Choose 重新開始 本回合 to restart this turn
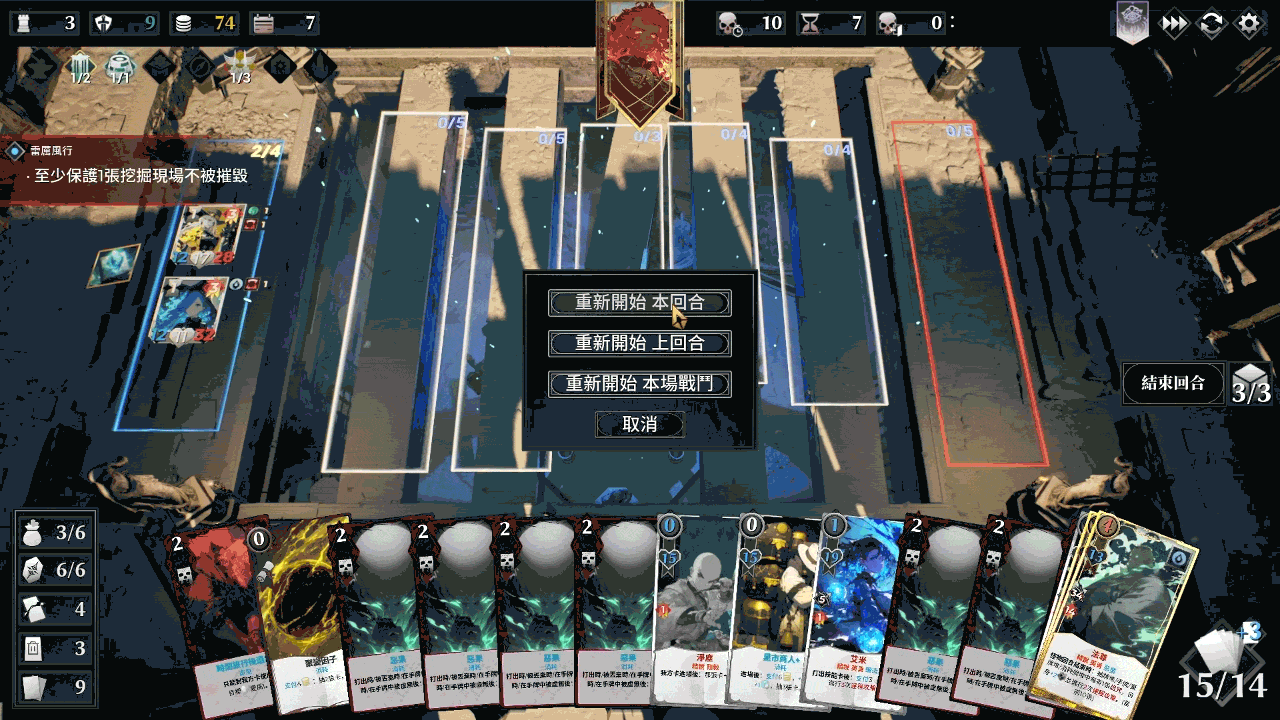1280x720 pixels. point(640,303)
